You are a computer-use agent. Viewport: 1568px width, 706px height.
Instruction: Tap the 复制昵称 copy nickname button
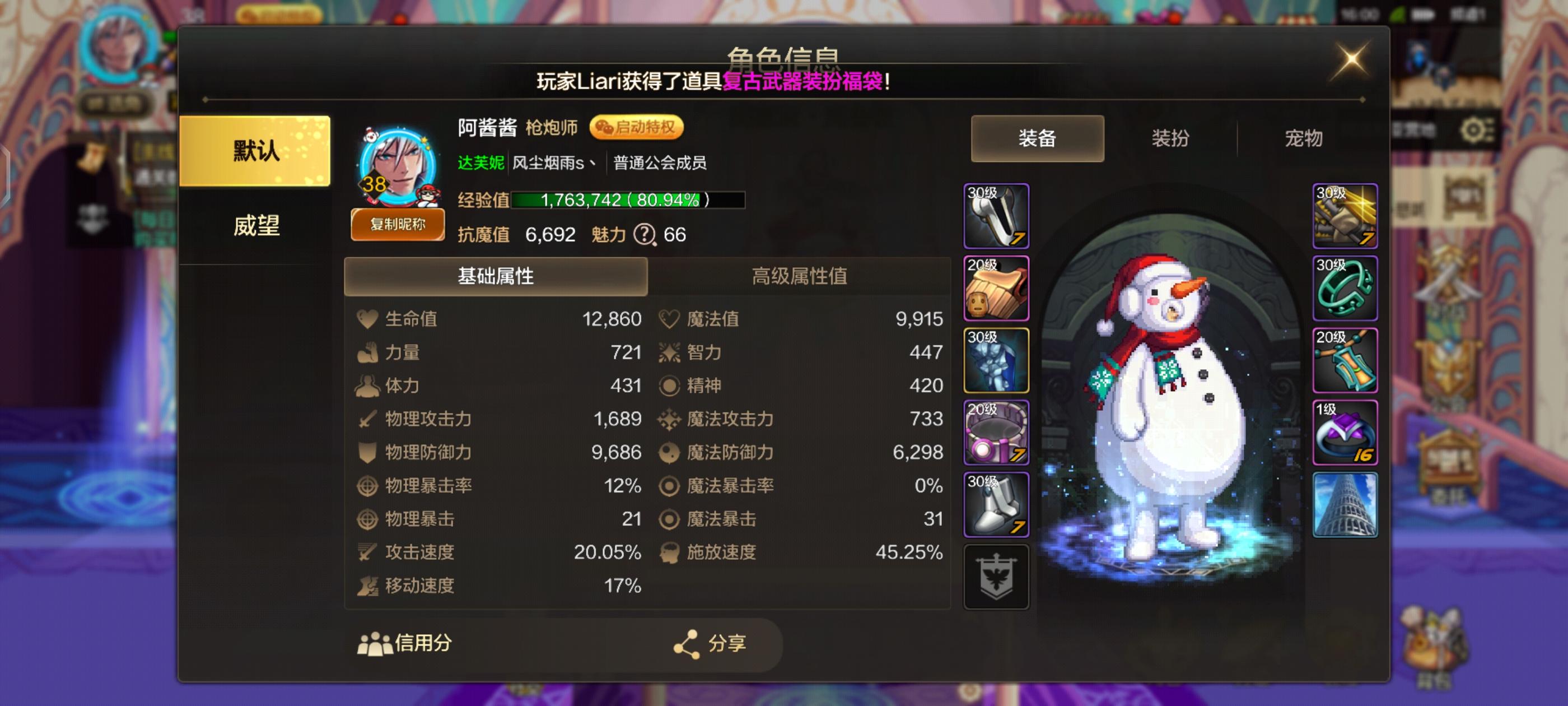click(398, 225)
